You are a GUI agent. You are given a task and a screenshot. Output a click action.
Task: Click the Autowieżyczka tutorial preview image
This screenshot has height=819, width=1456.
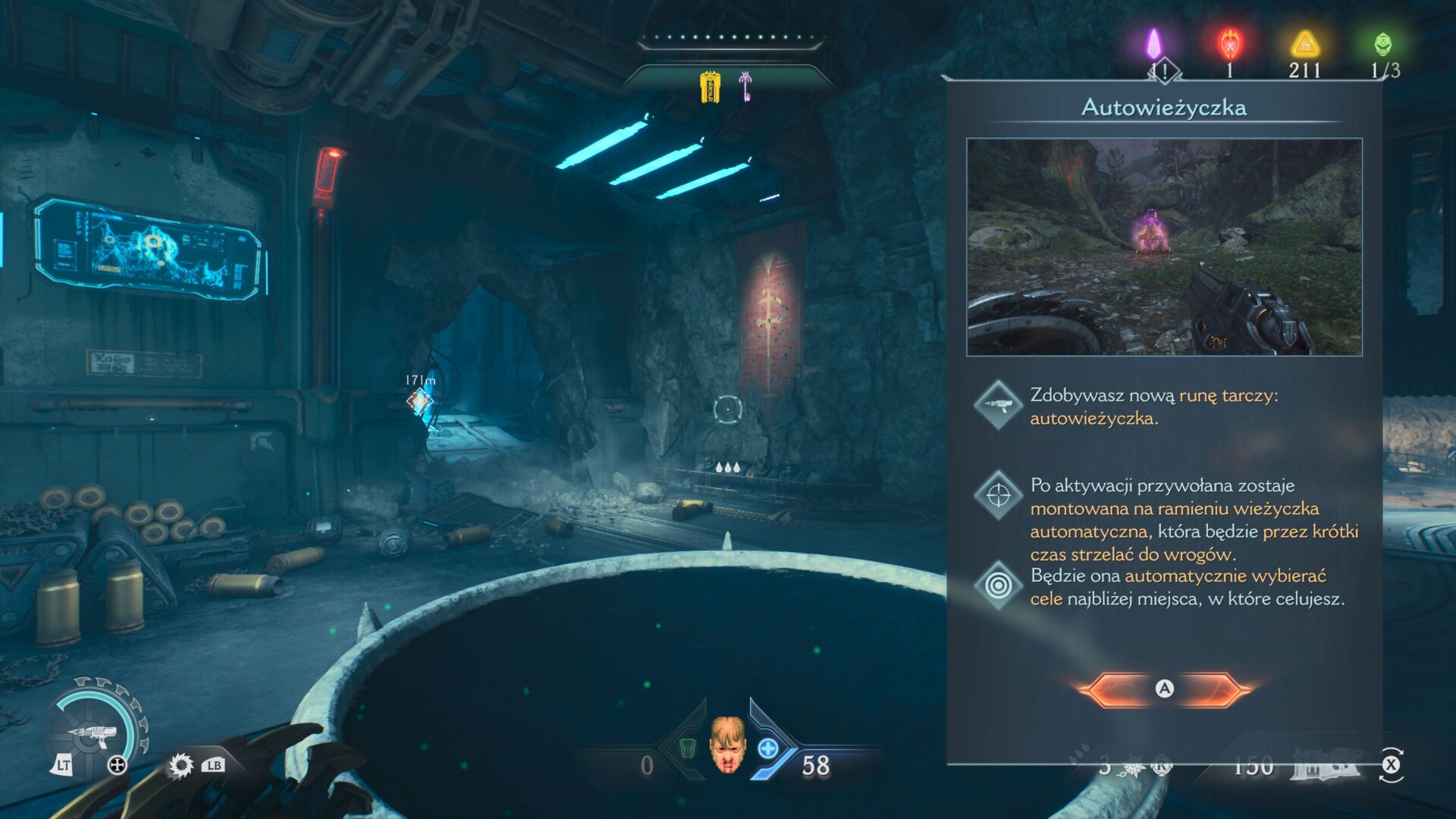pyautogui.click(x=1164, y=247)
